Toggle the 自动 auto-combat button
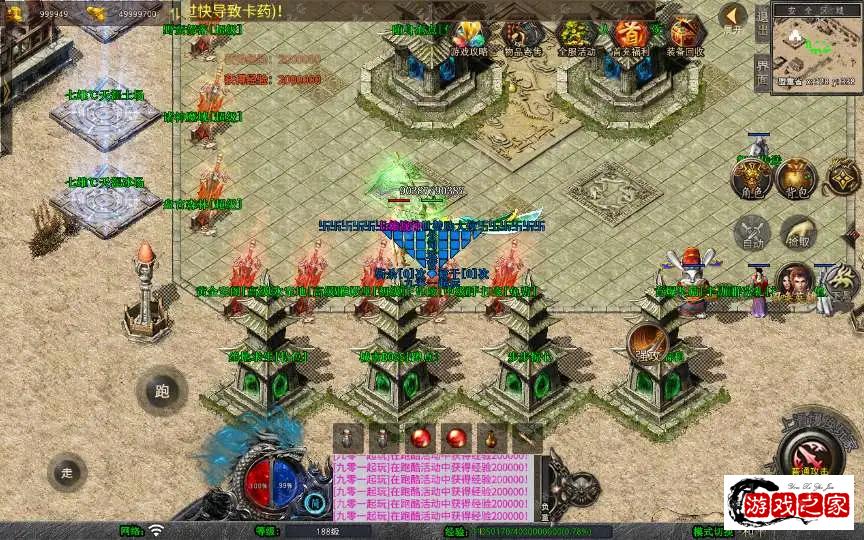The width and height of the screenshot is (864, 540). coord(751,233)
